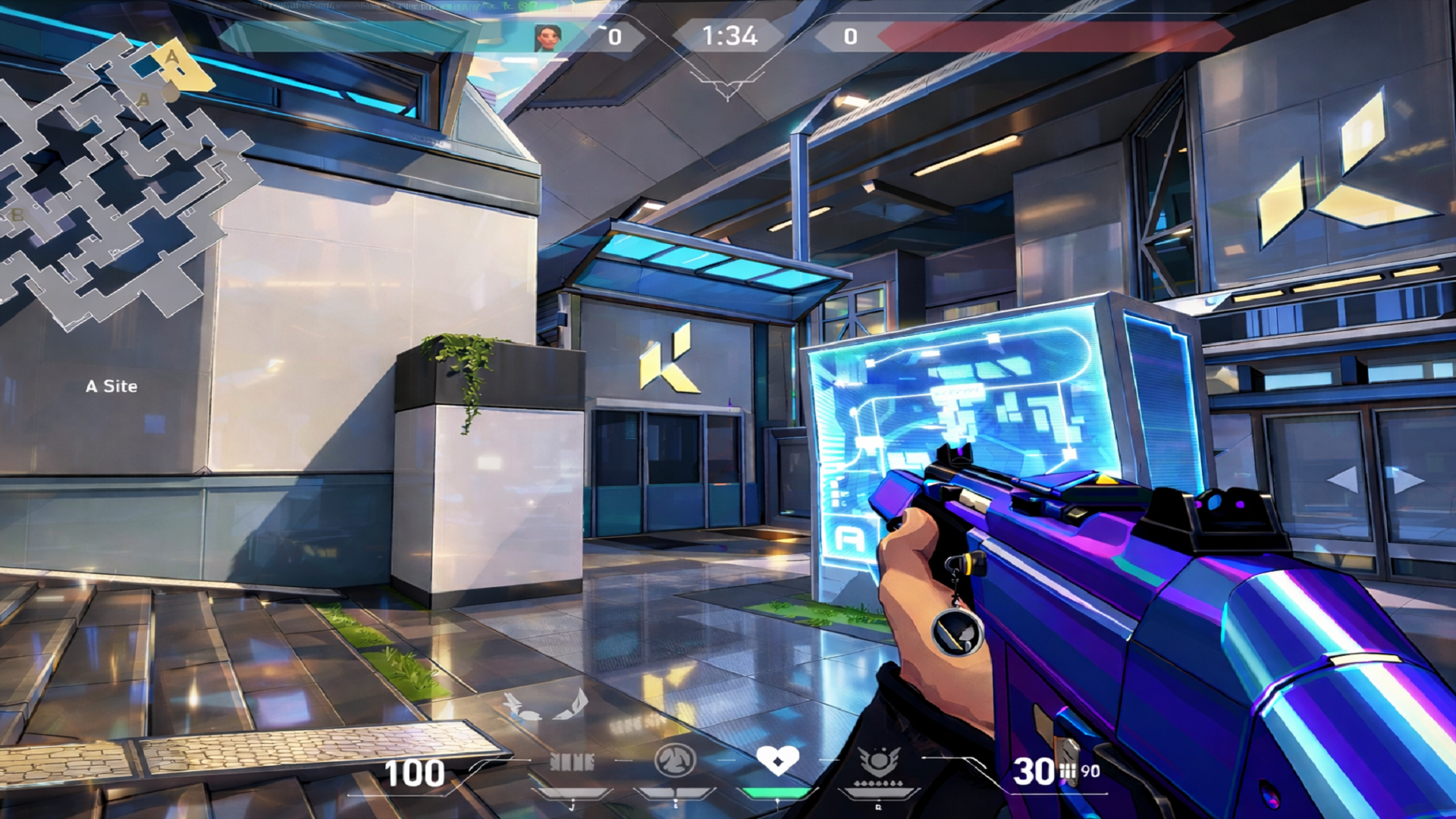Click the teammate portrait in the top bar

(x=547, y=36)
